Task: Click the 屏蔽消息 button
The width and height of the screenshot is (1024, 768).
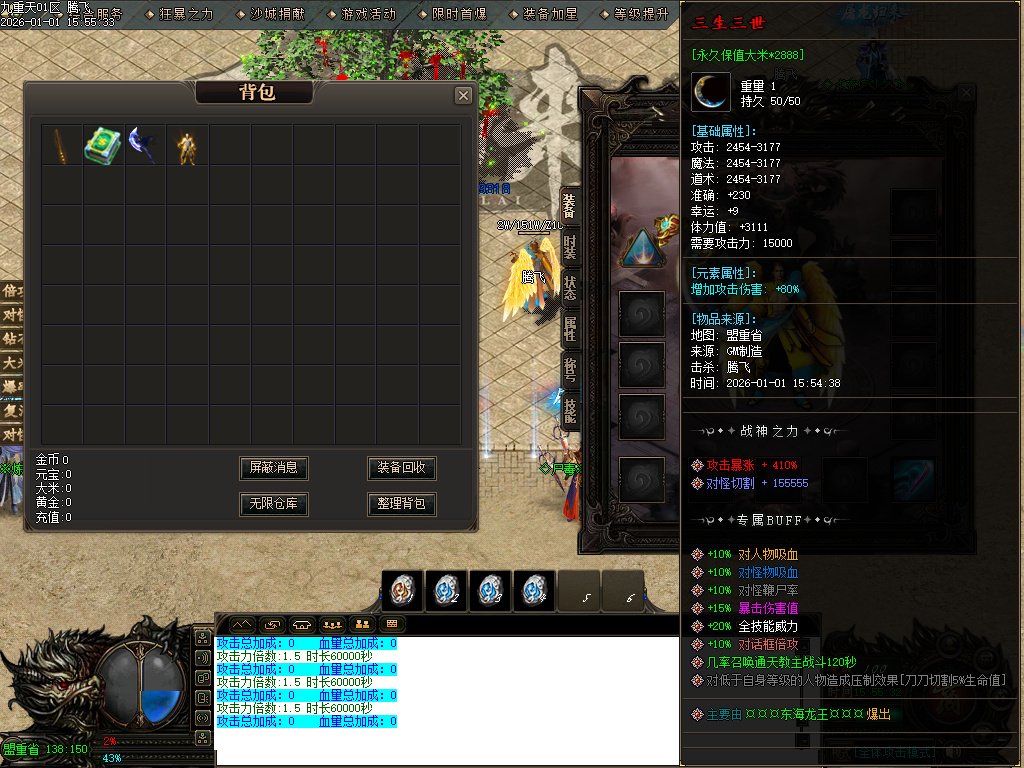Action: 274,468
